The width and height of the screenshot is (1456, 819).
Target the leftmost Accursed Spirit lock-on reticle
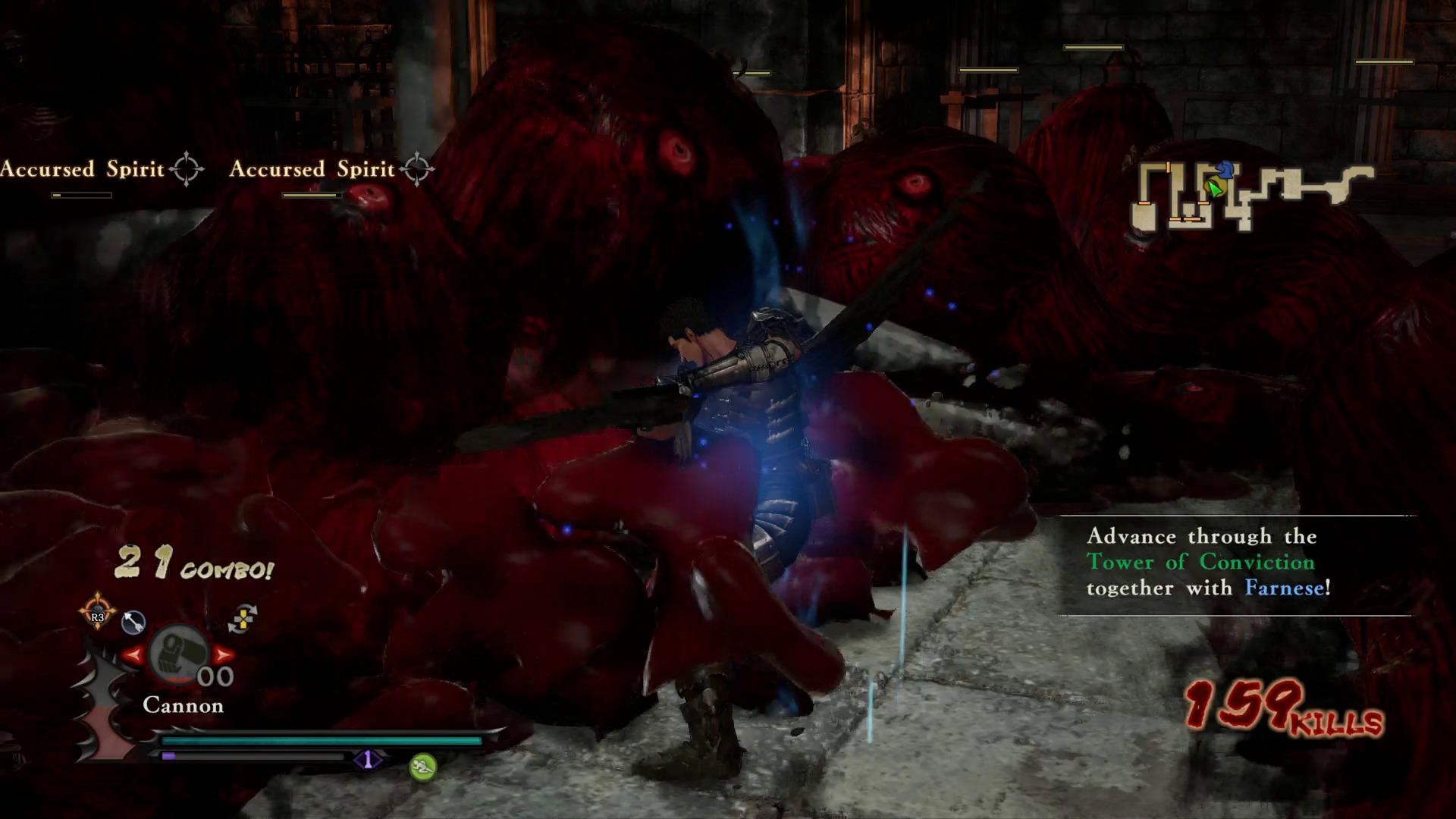click(187, 168)
